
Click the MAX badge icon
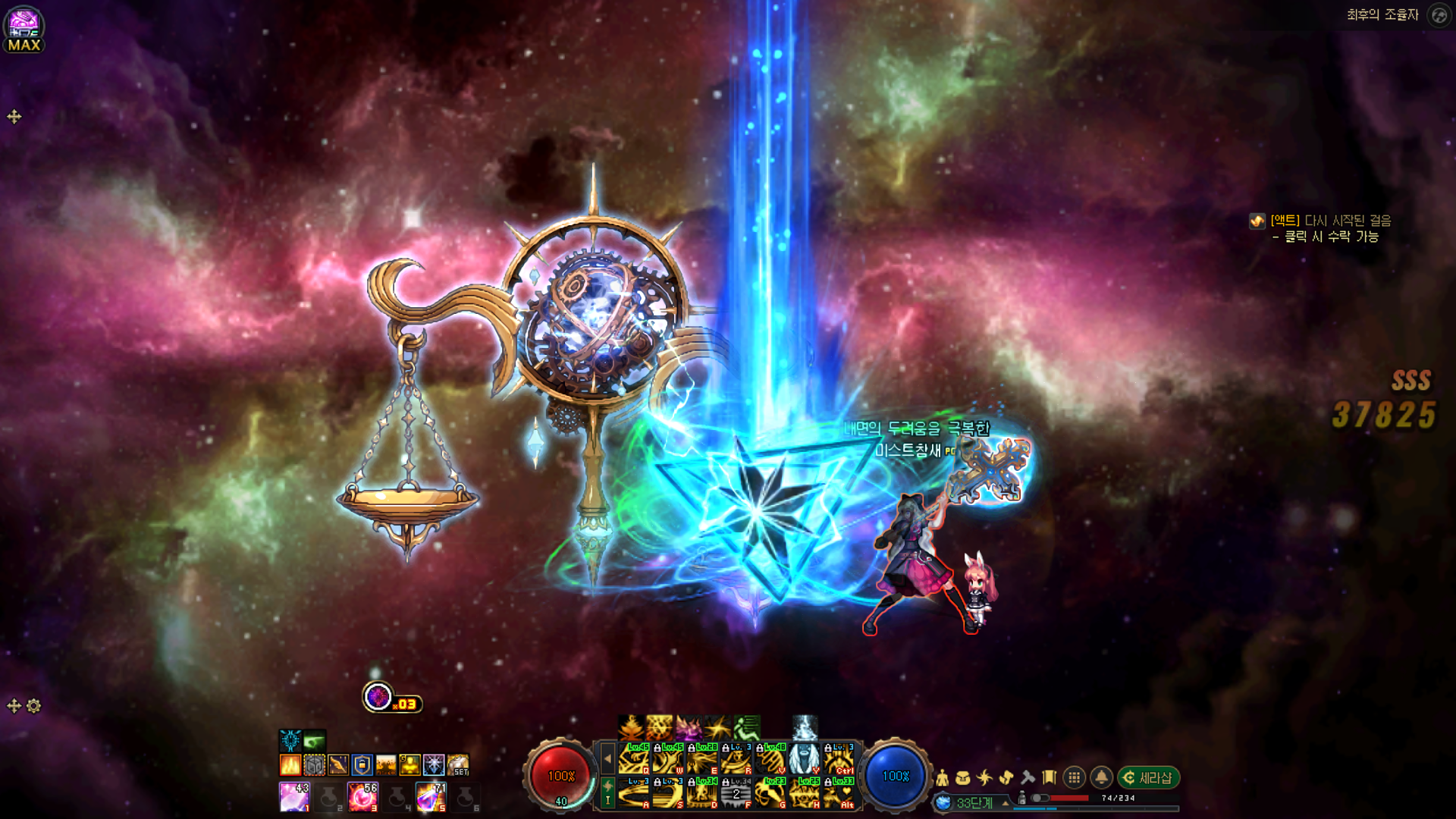click(x=24, y=30)
